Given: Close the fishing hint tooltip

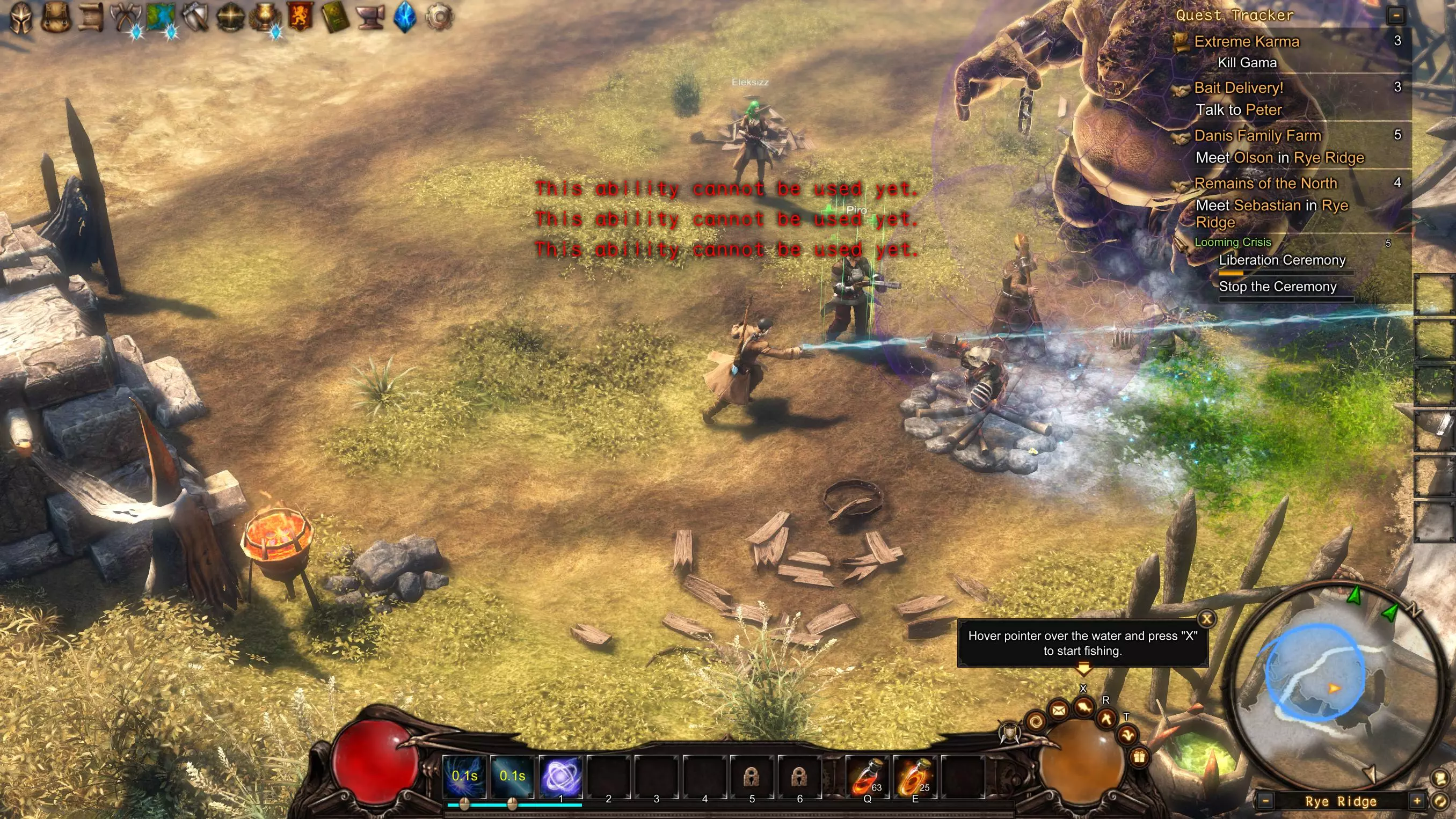Looking at the screenshot, I should (1207, 619).
